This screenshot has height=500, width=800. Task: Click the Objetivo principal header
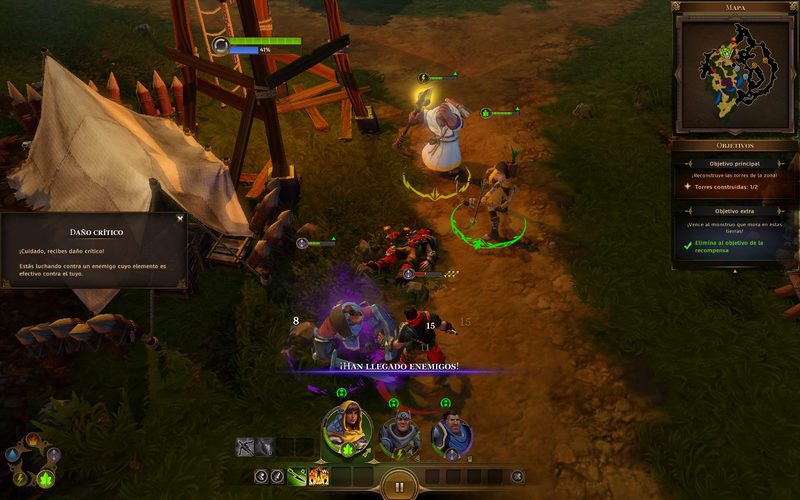pos(735,163)
